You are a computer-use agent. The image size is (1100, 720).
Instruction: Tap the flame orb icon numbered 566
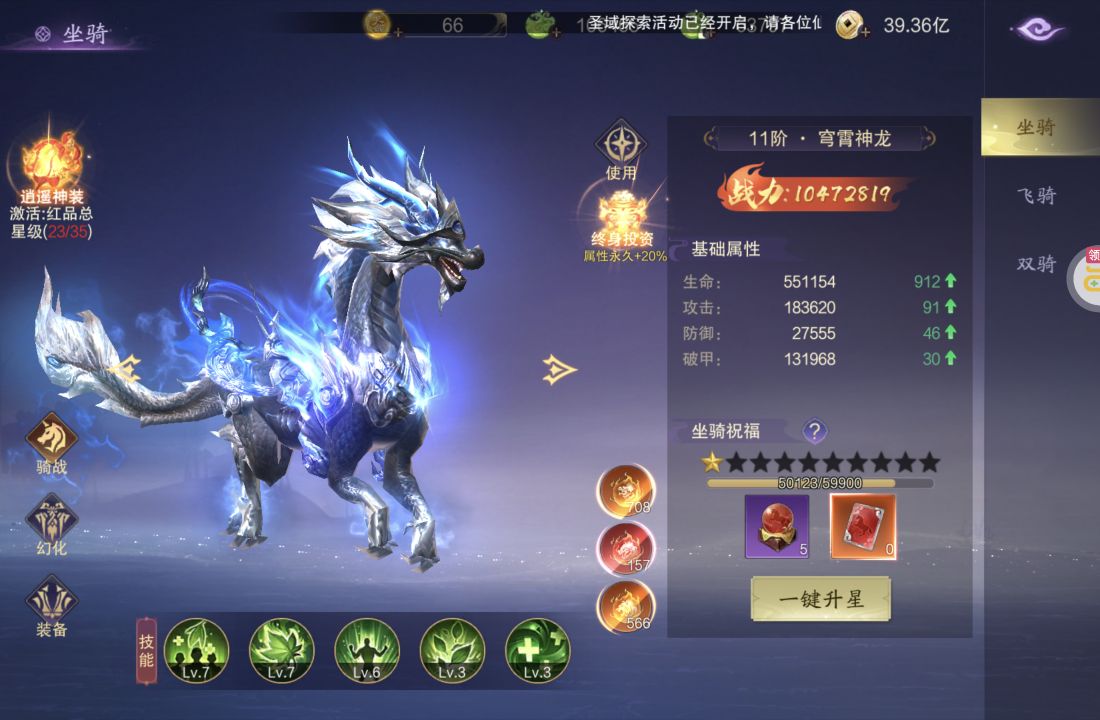(626, 606)
